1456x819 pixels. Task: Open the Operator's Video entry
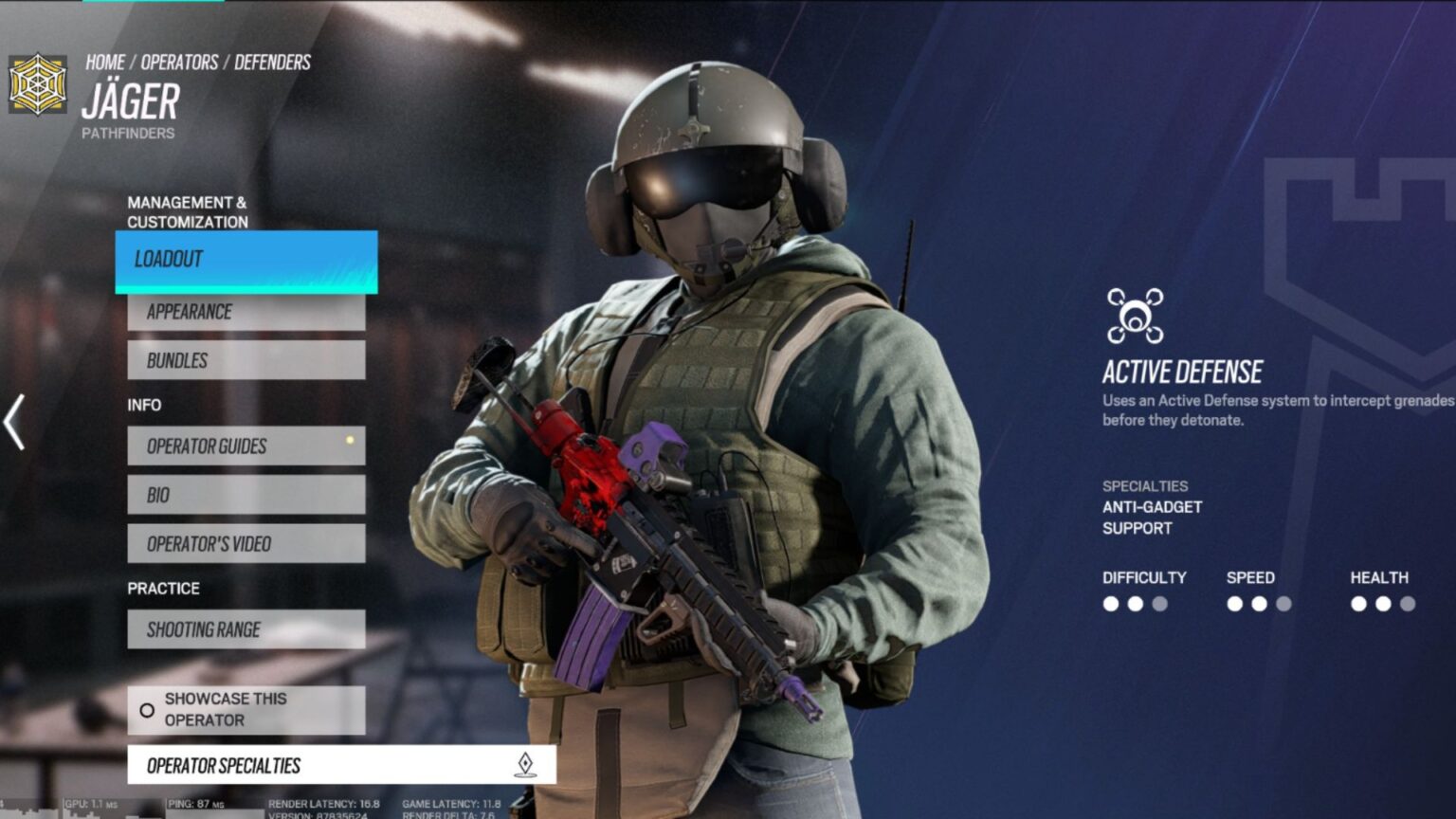click(246, 543)
